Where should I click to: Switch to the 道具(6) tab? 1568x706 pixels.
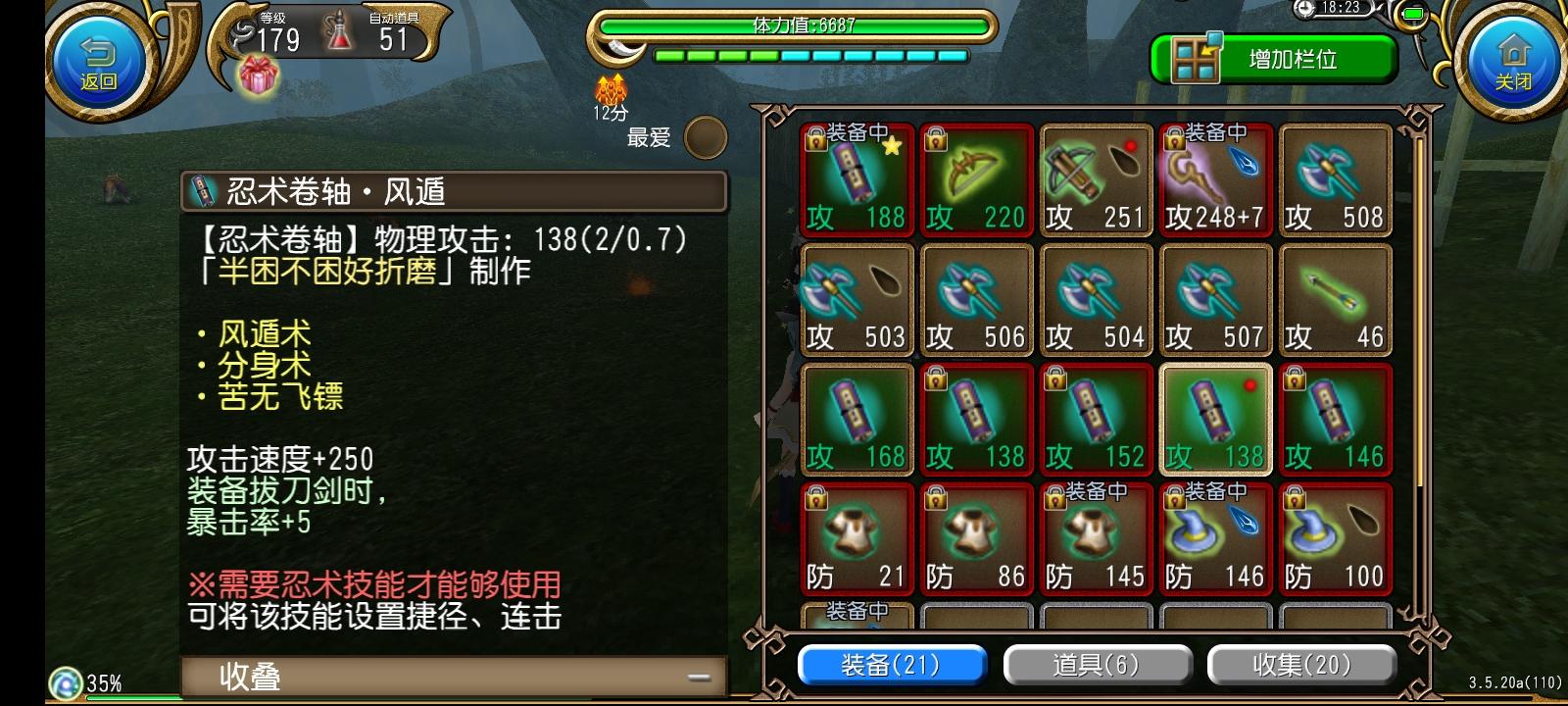[1097, 665]
